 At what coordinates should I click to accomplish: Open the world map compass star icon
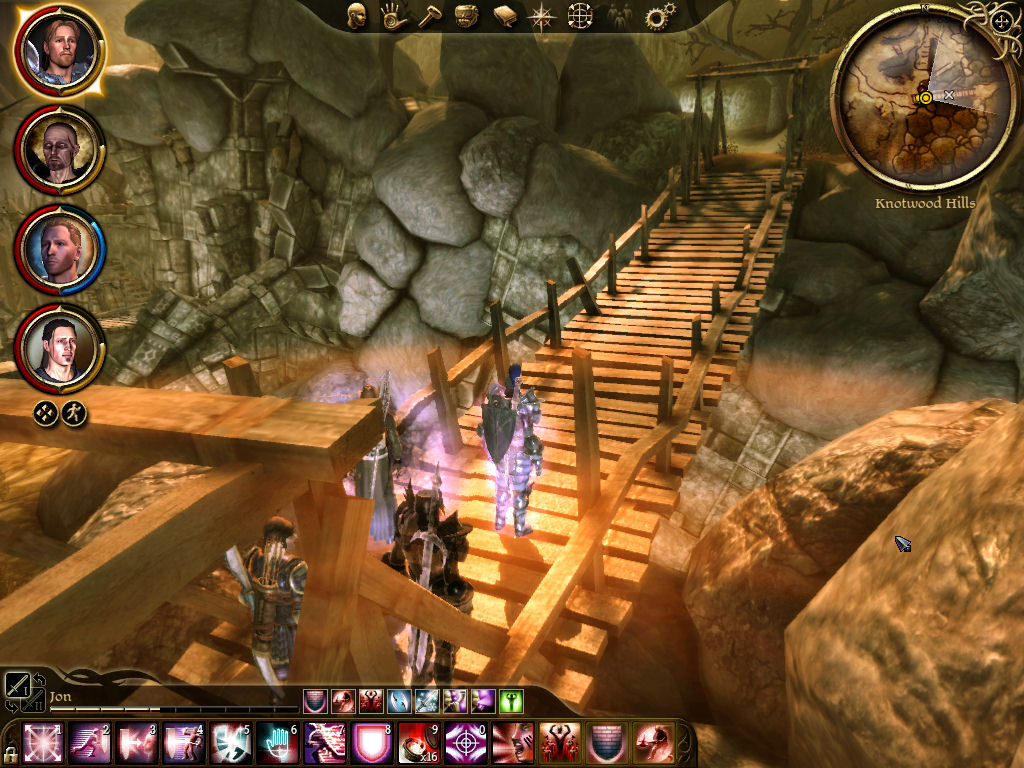pyautogui.click(x=542, y=17)
